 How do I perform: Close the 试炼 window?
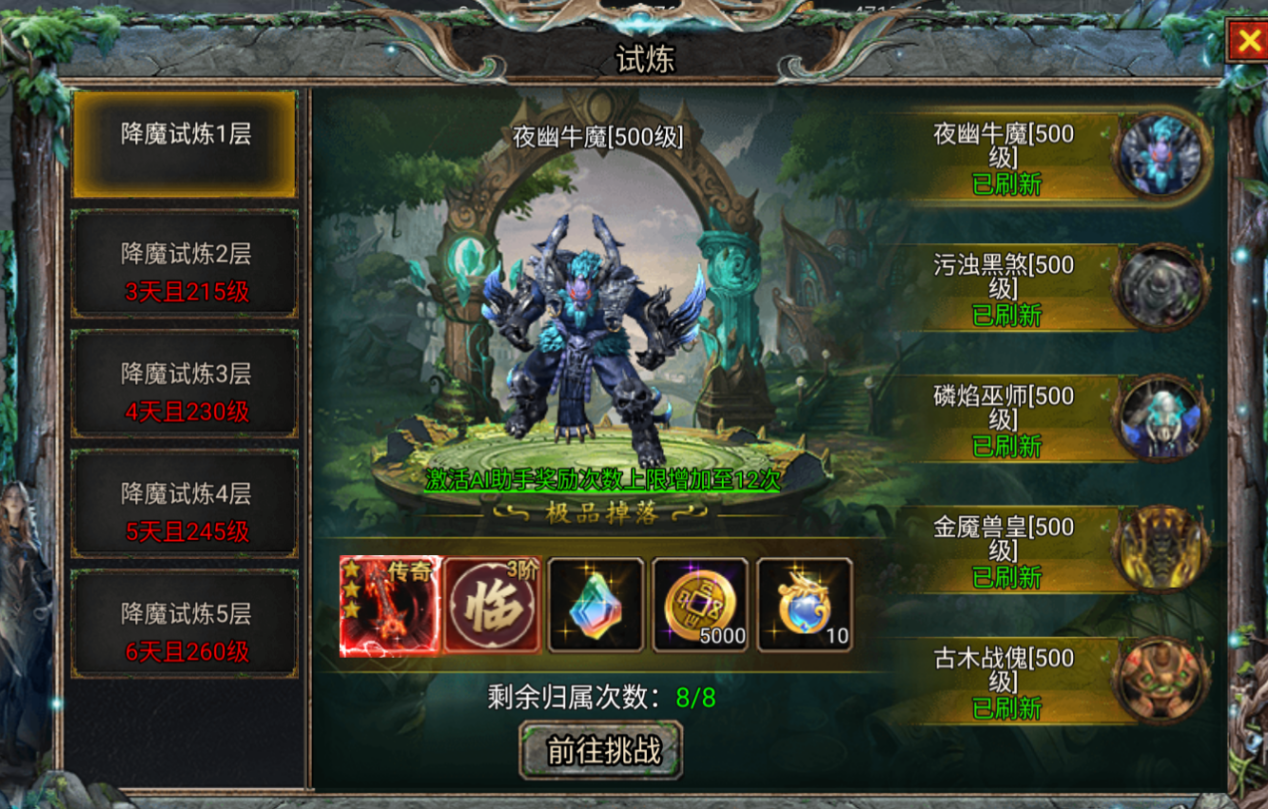tap(1248, 41)
